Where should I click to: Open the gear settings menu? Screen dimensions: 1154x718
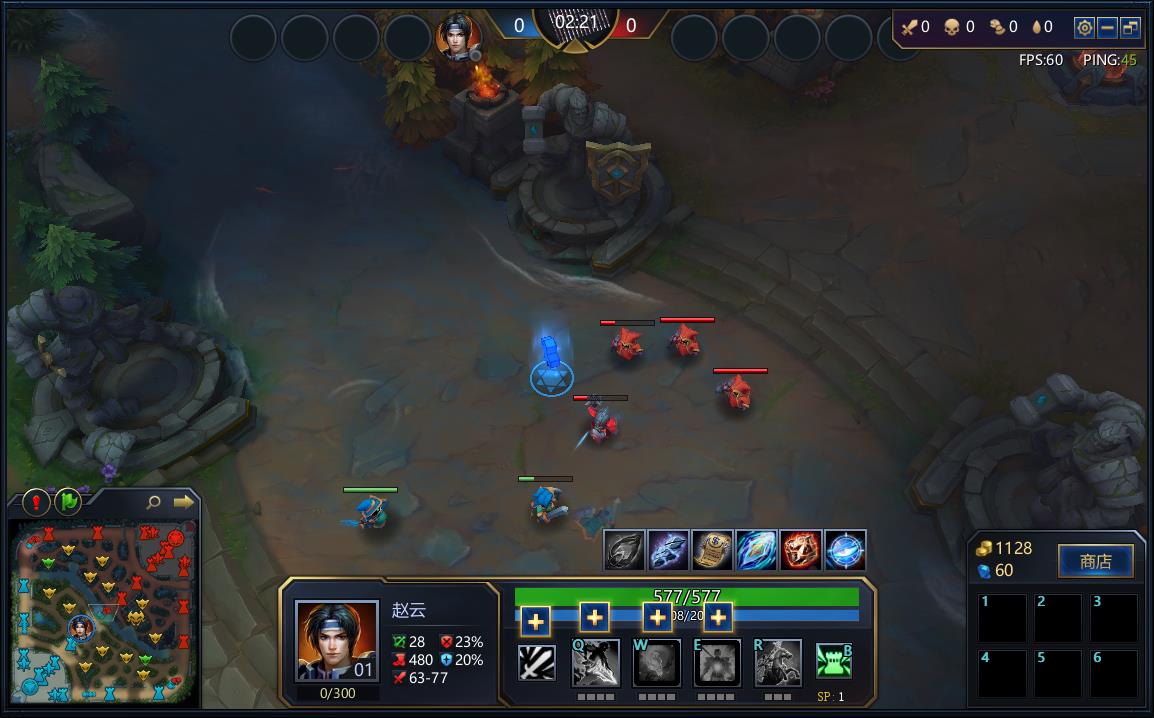click(x=1084, y=28)
